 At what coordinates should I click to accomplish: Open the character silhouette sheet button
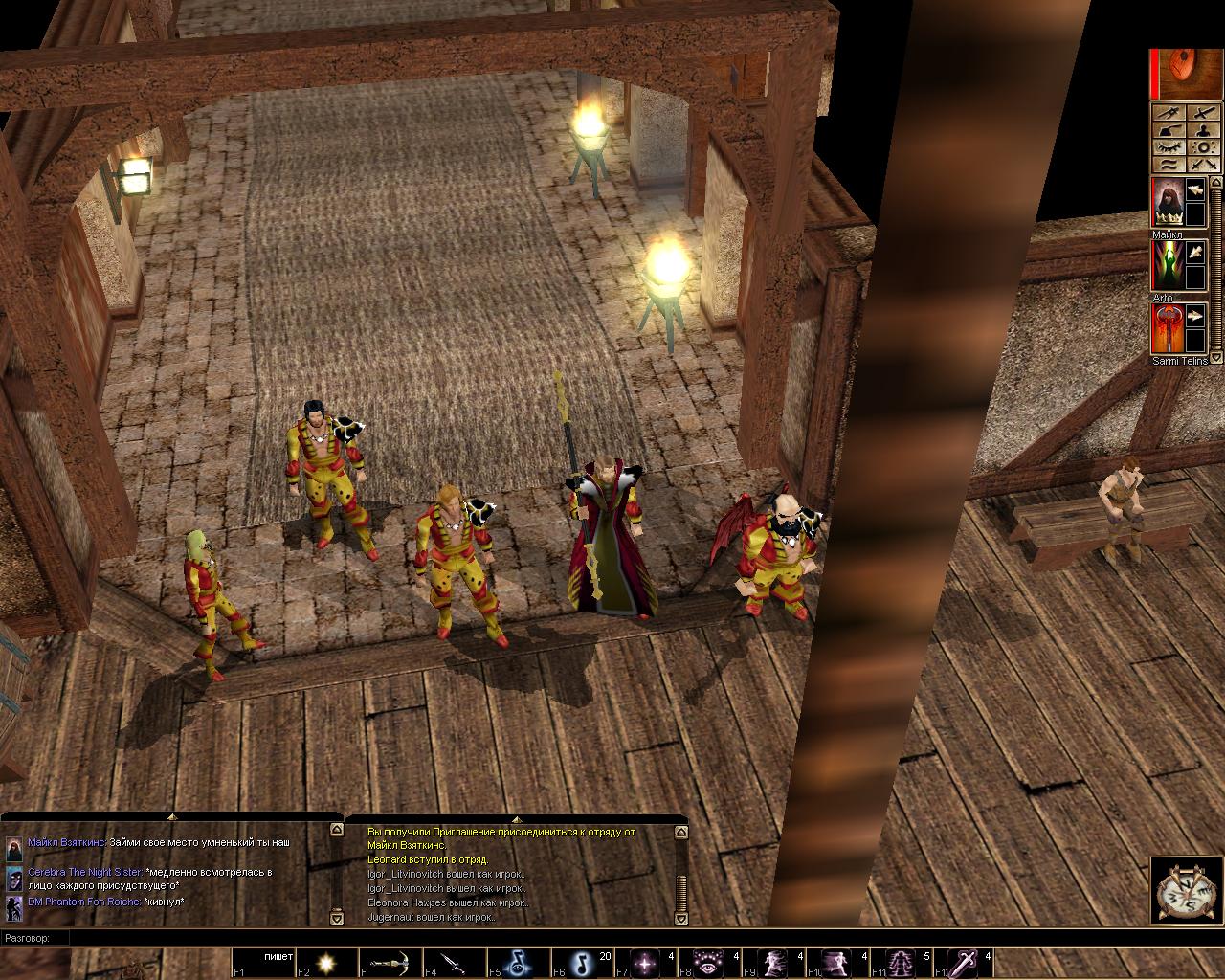(1203, 130)
